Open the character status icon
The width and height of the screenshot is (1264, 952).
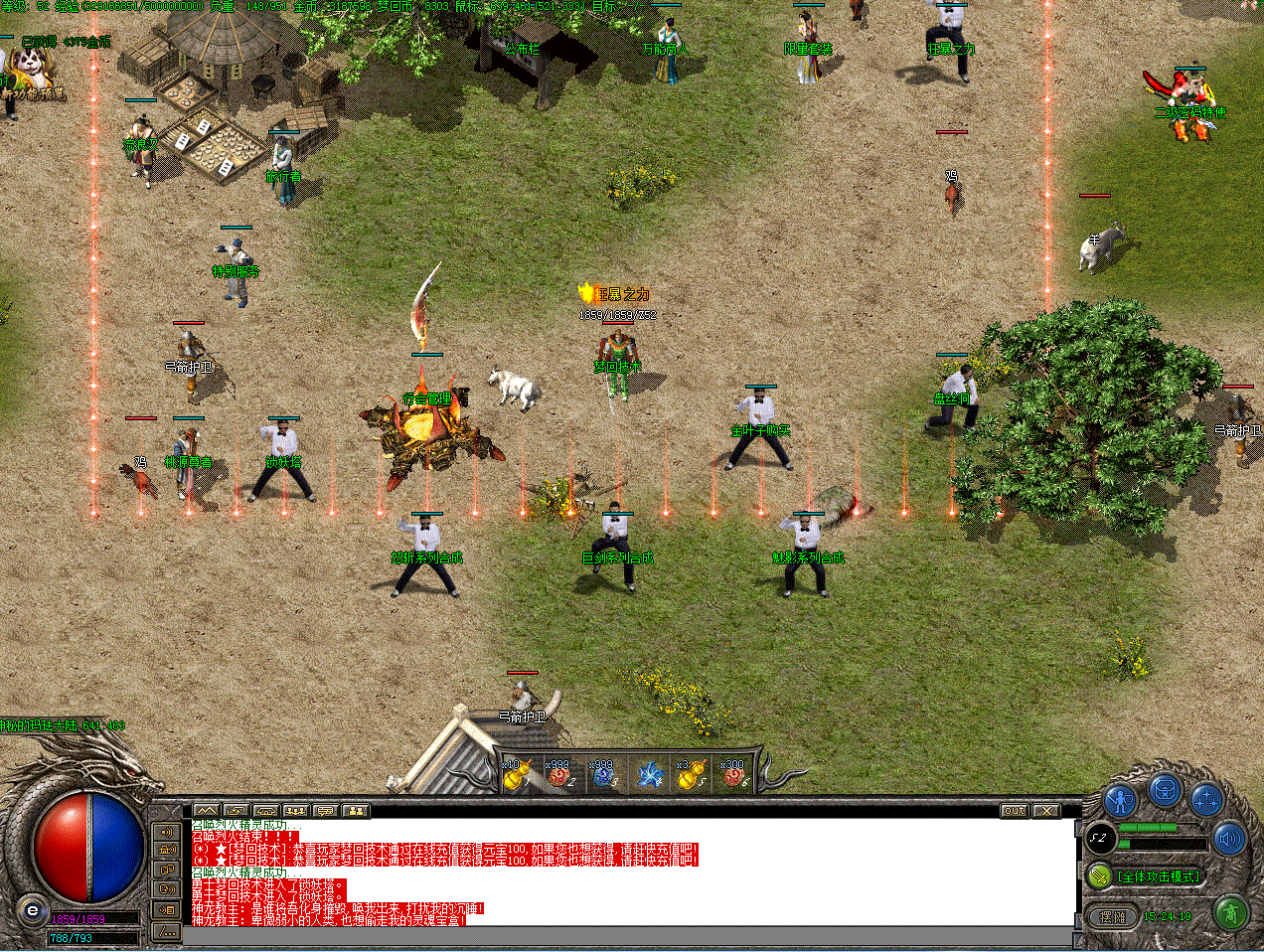(1122, 800)
